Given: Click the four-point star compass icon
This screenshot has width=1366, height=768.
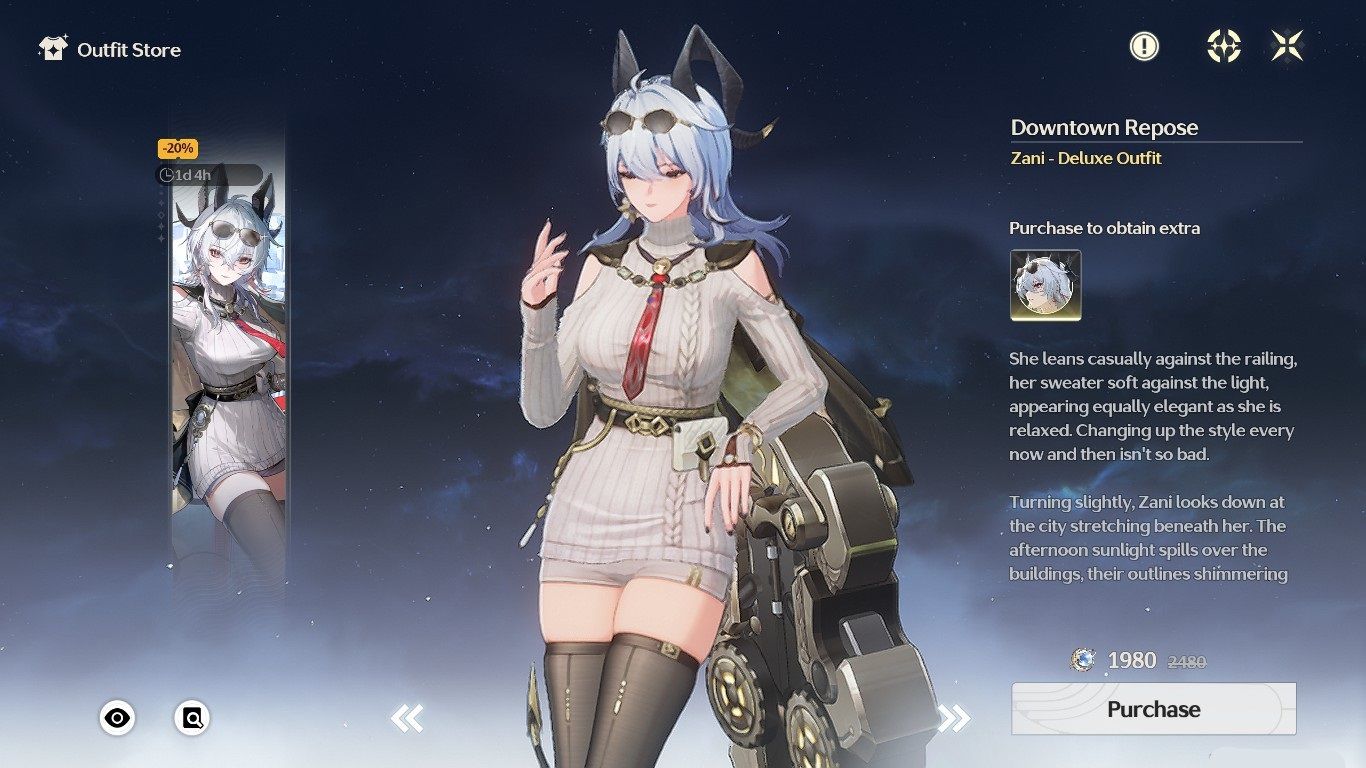Looking at the screenshot, I should tap(1224, 46).
